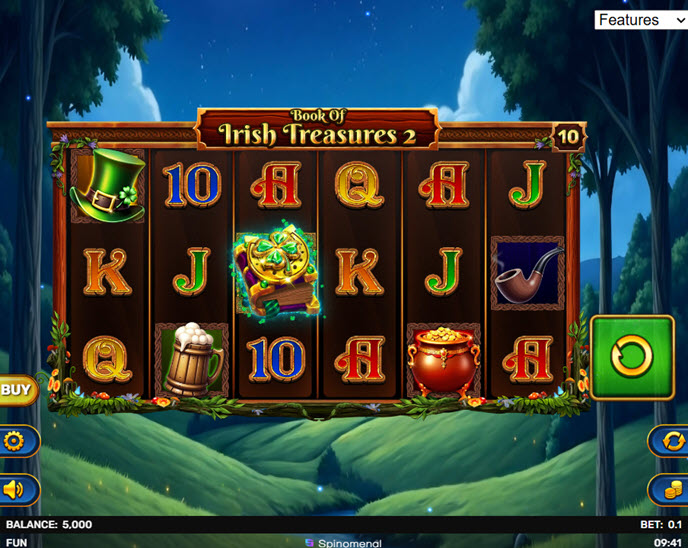Open the gear settings menu
This screenshot has height=548, width=688.
16,441
